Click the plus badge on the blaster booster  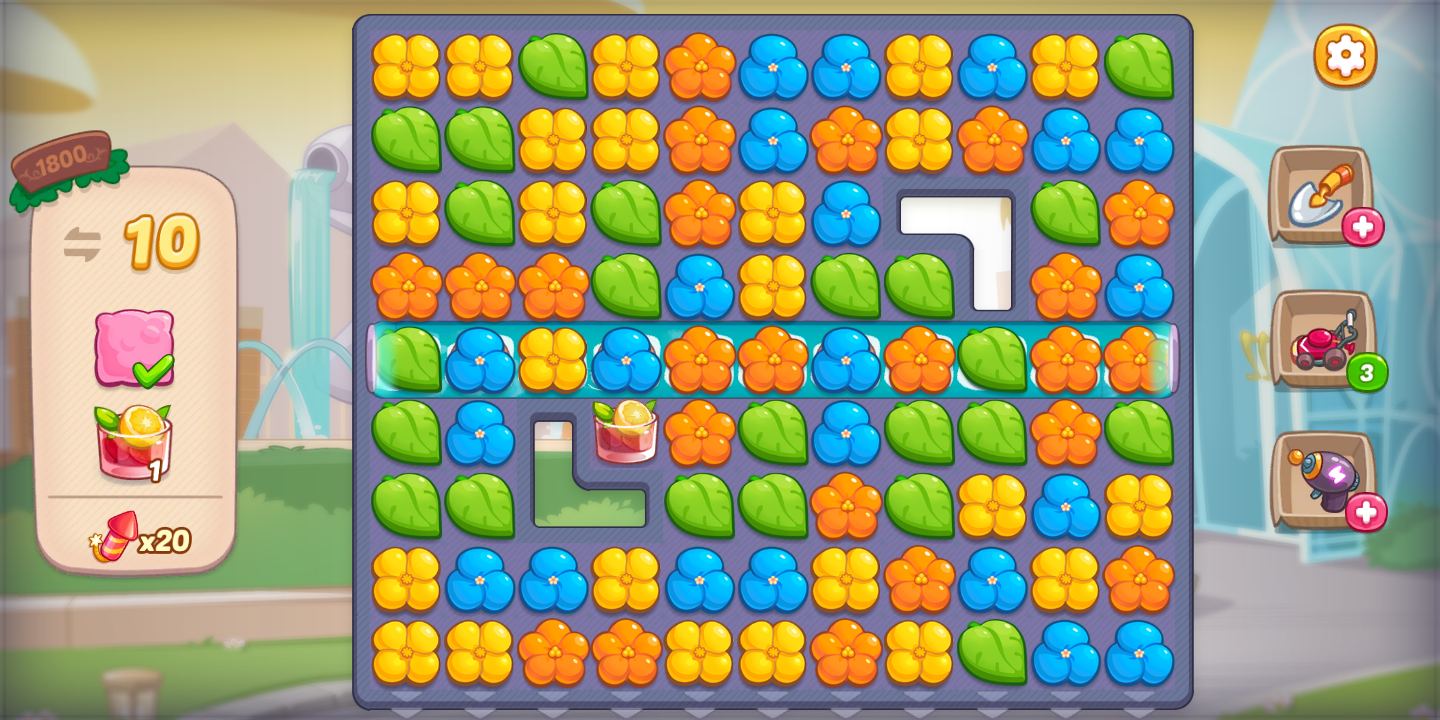(x=1368, y=511)
